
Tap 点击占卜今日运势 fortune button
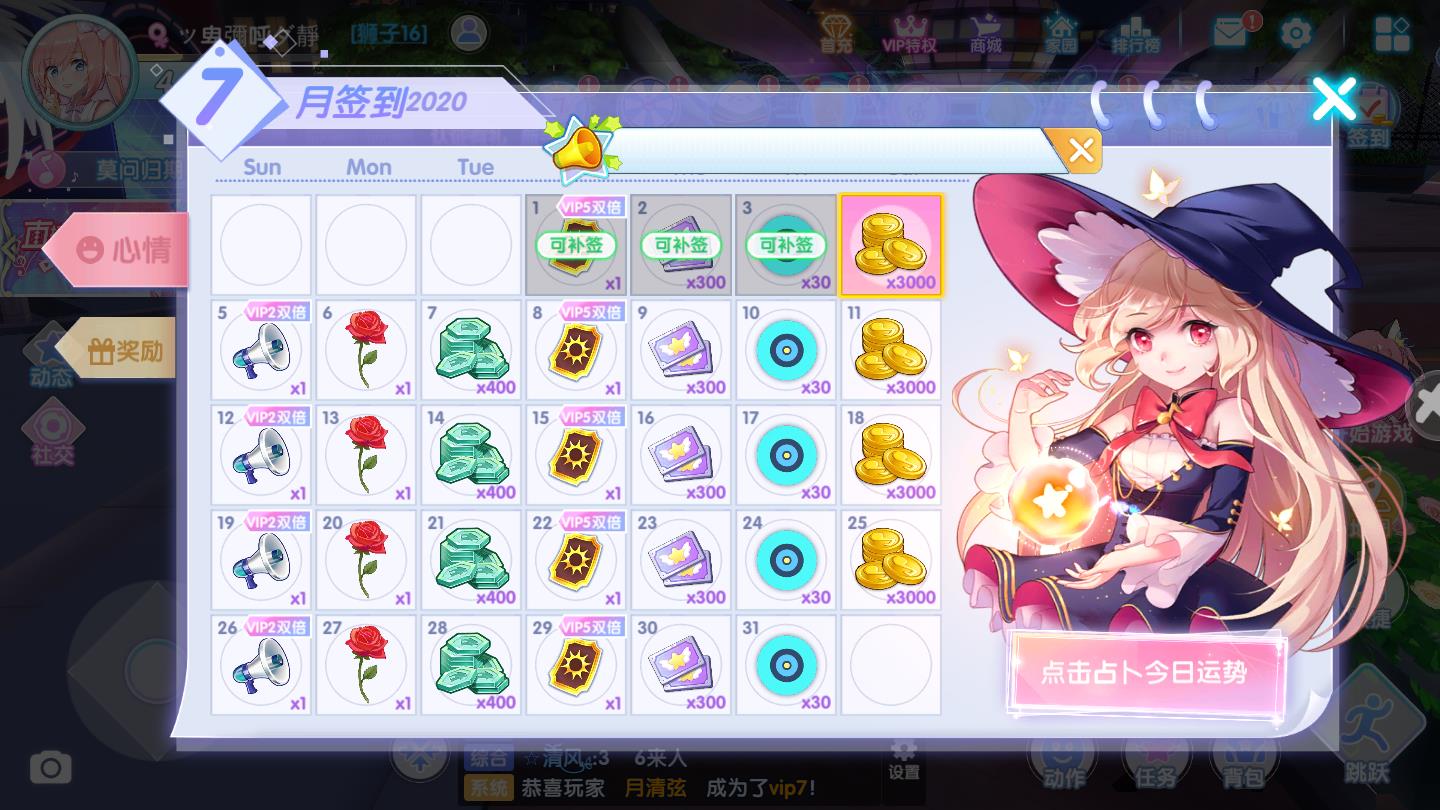click(1146, 674)
